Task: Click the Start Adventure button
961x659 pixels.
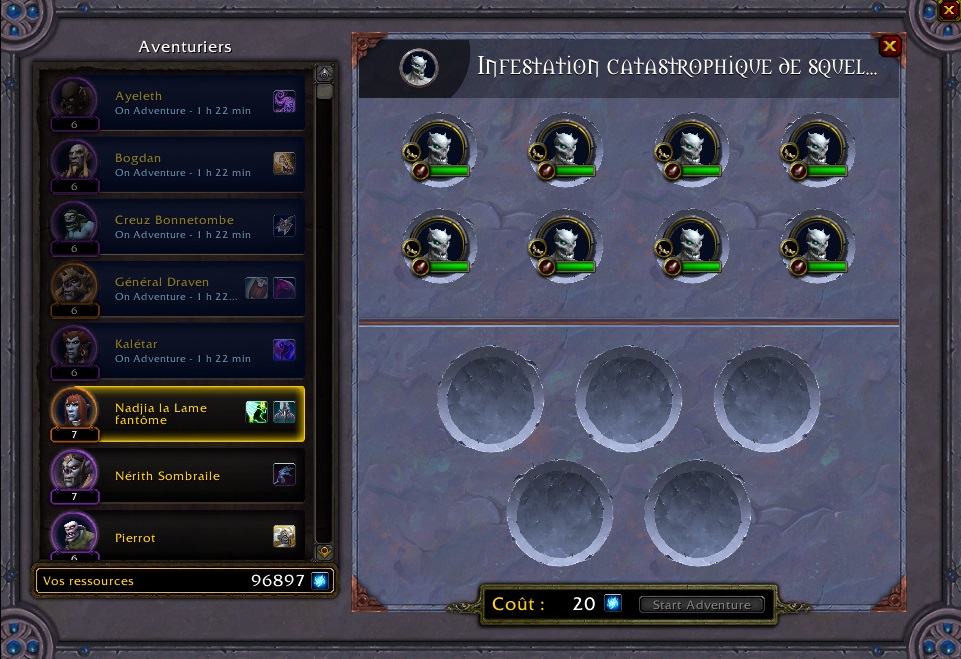Action: (701, 605)
